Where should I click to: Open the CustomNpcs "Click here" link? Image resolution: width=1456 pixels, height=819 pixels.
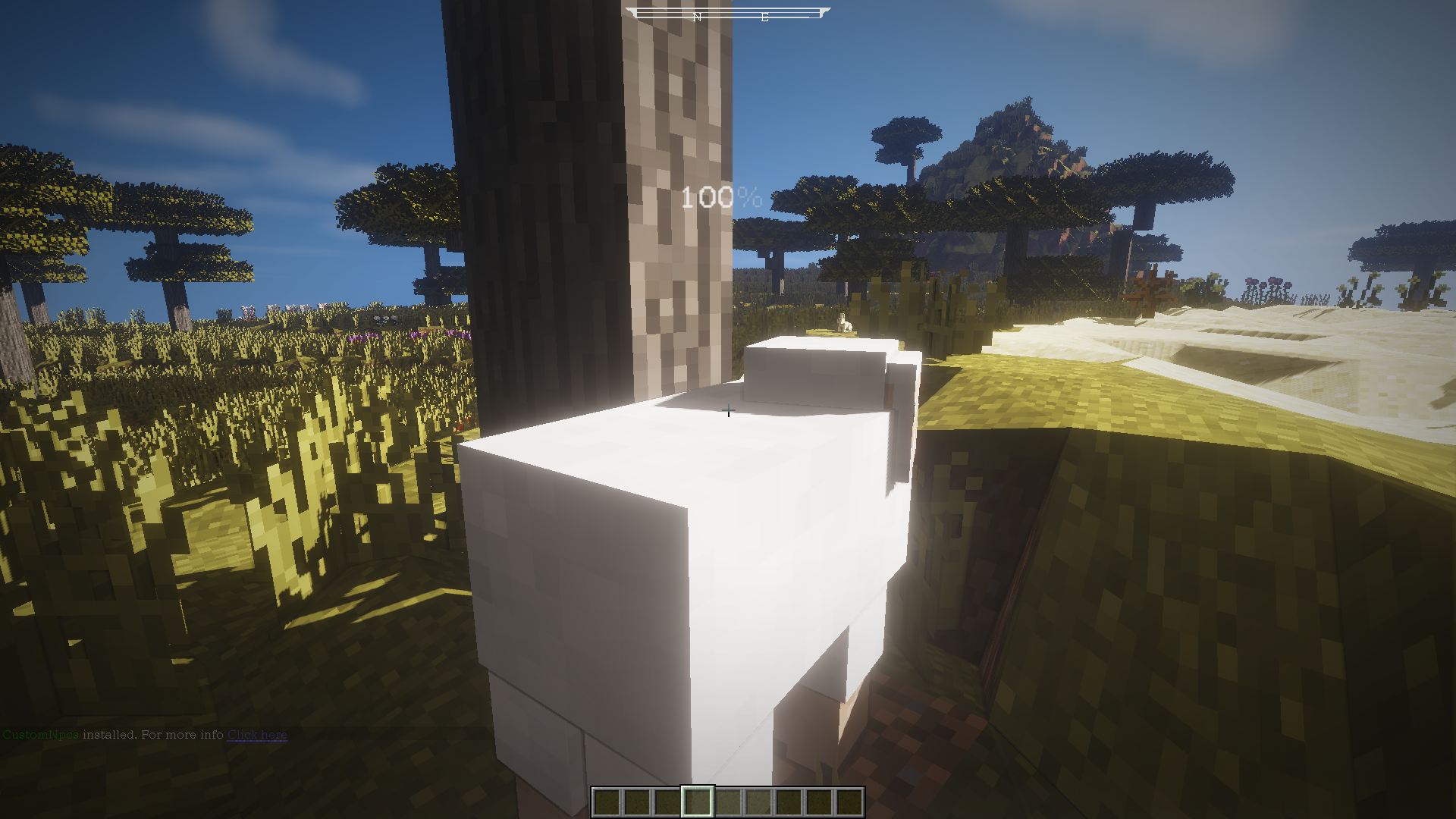pyautogui.click(x=257, y=735)
